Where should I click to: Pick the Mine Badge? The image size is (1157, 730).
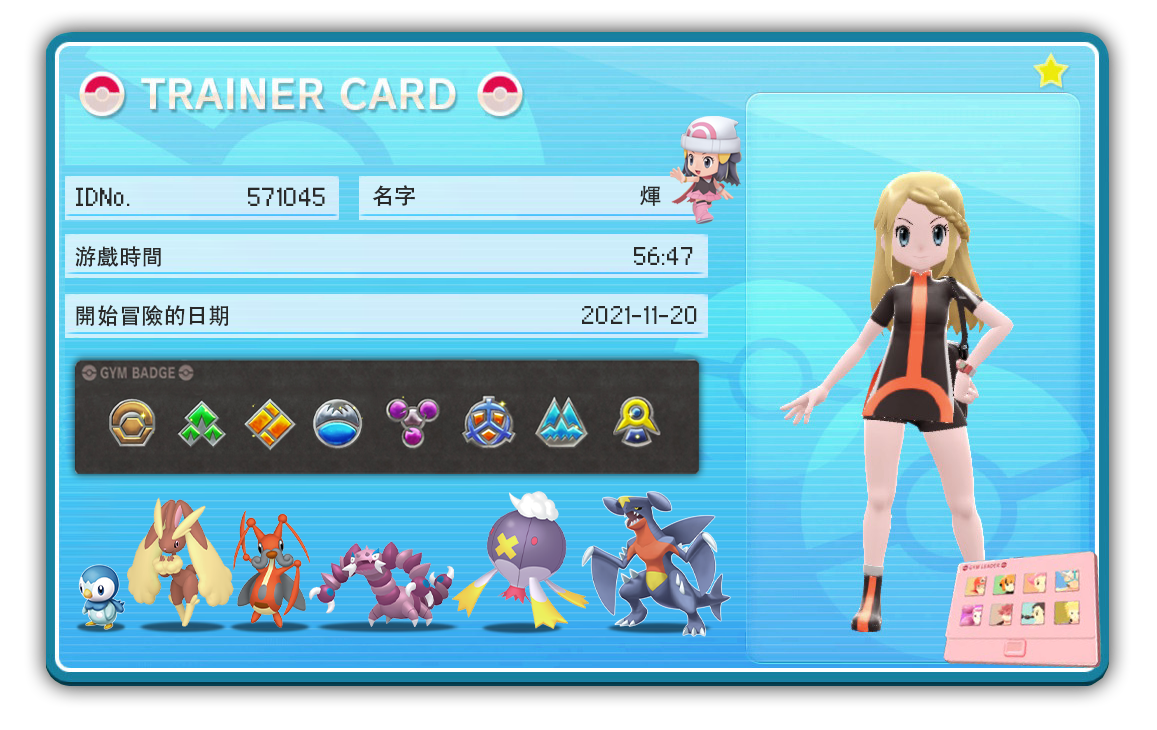point(487,424)
